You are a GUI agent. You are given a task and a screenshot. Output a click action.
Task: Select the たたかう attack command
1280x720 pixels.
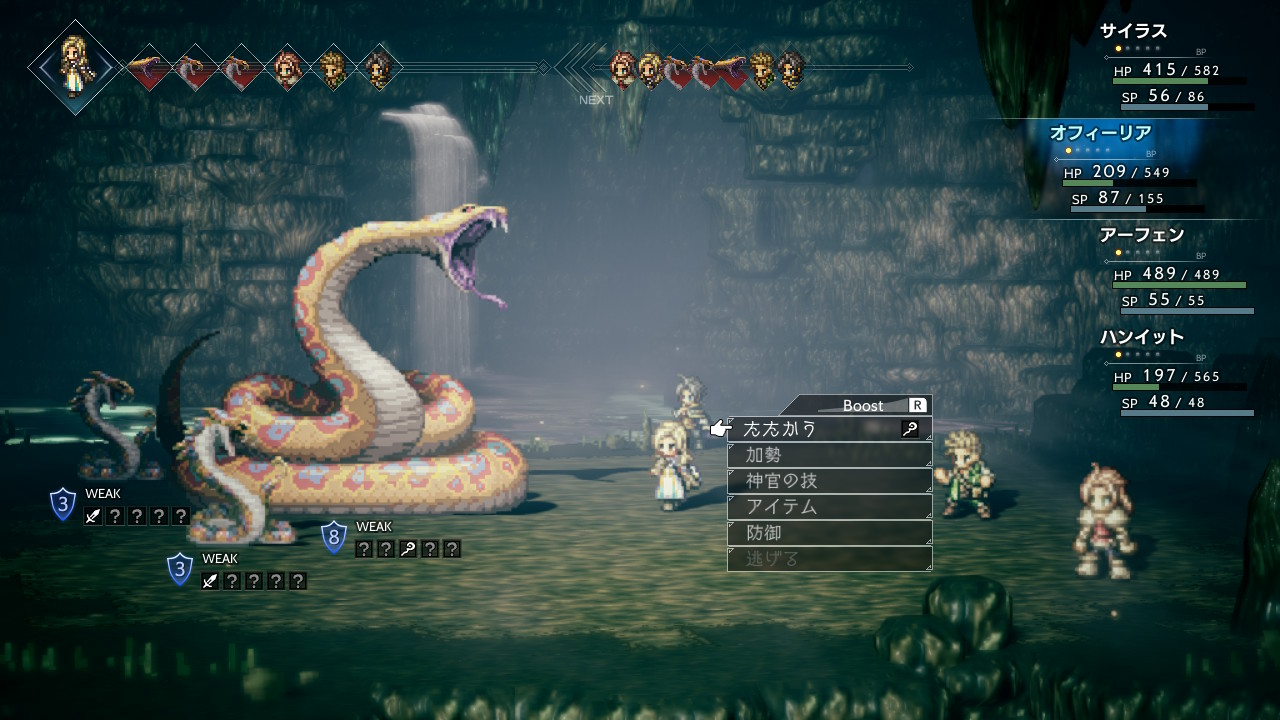[x=829, y=429]
